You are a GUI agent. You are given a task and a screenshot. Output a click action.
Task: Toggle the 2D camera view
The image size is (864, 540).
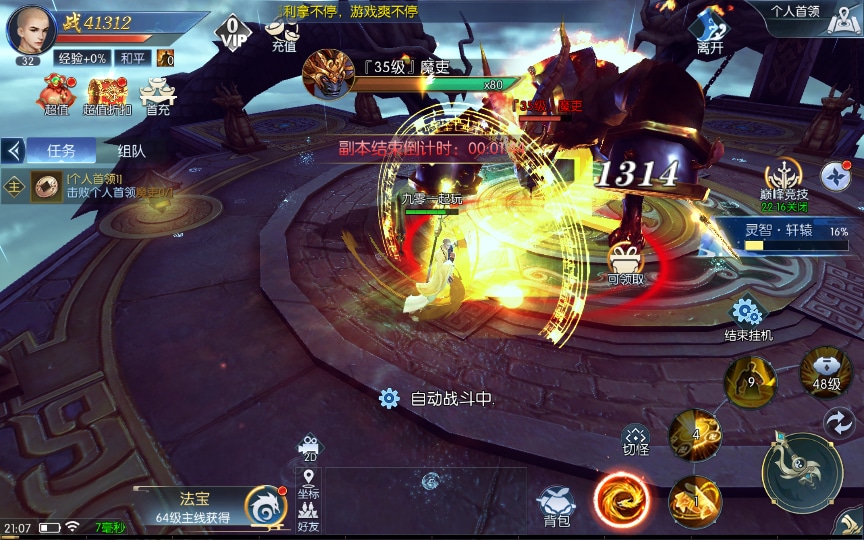[x=310, y=448]
